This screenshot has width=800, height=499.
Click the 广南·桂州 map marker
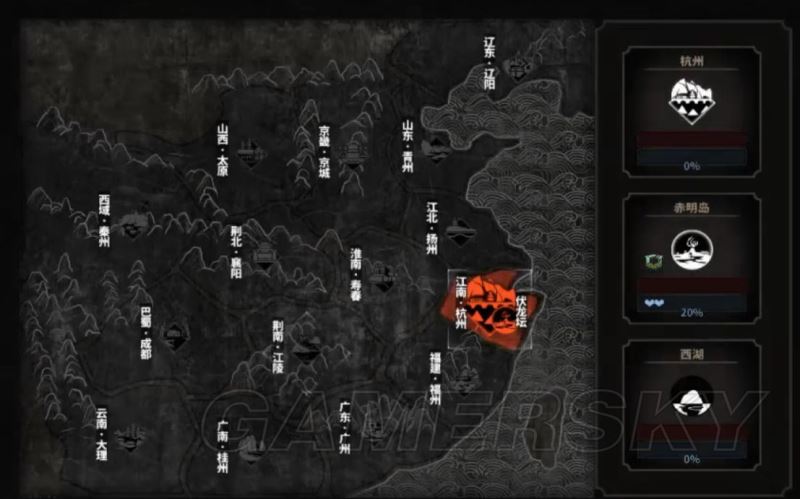click(250, 445)
